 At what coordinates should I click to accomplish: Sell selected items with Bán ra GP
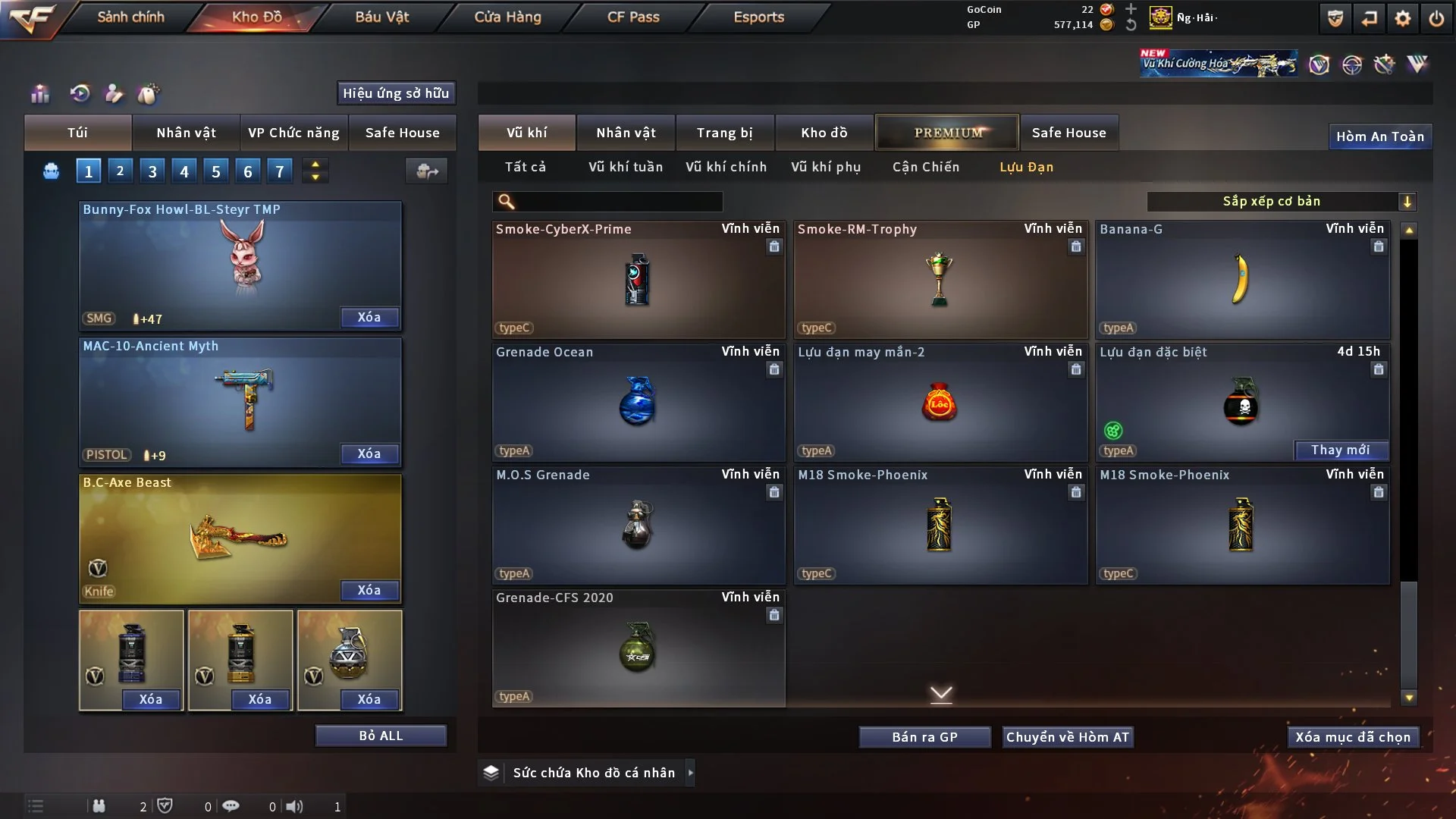click(924, 737)
